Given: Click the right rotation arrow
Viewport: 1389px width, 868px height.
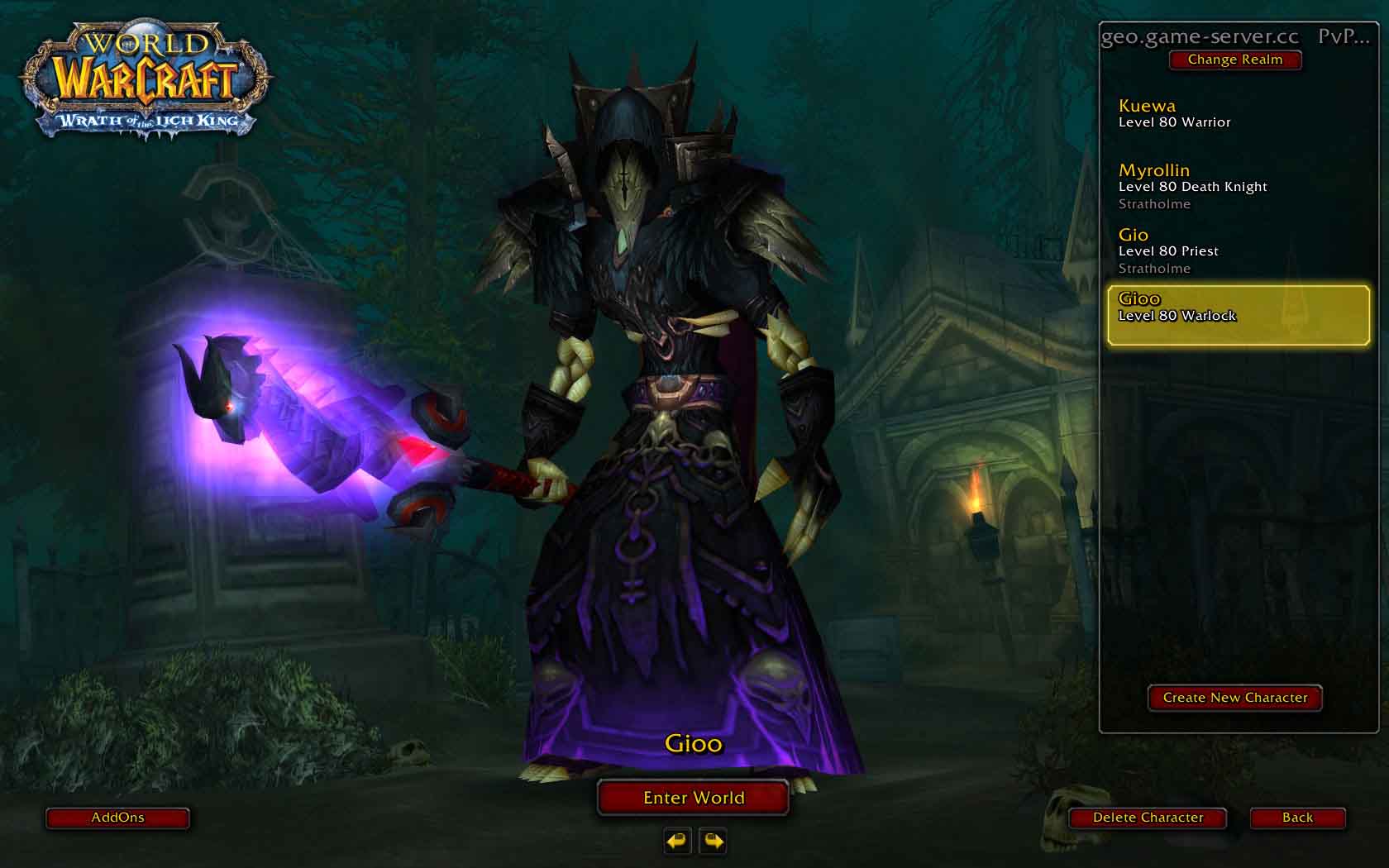Looking at the screenshot, I should (712, 842).
